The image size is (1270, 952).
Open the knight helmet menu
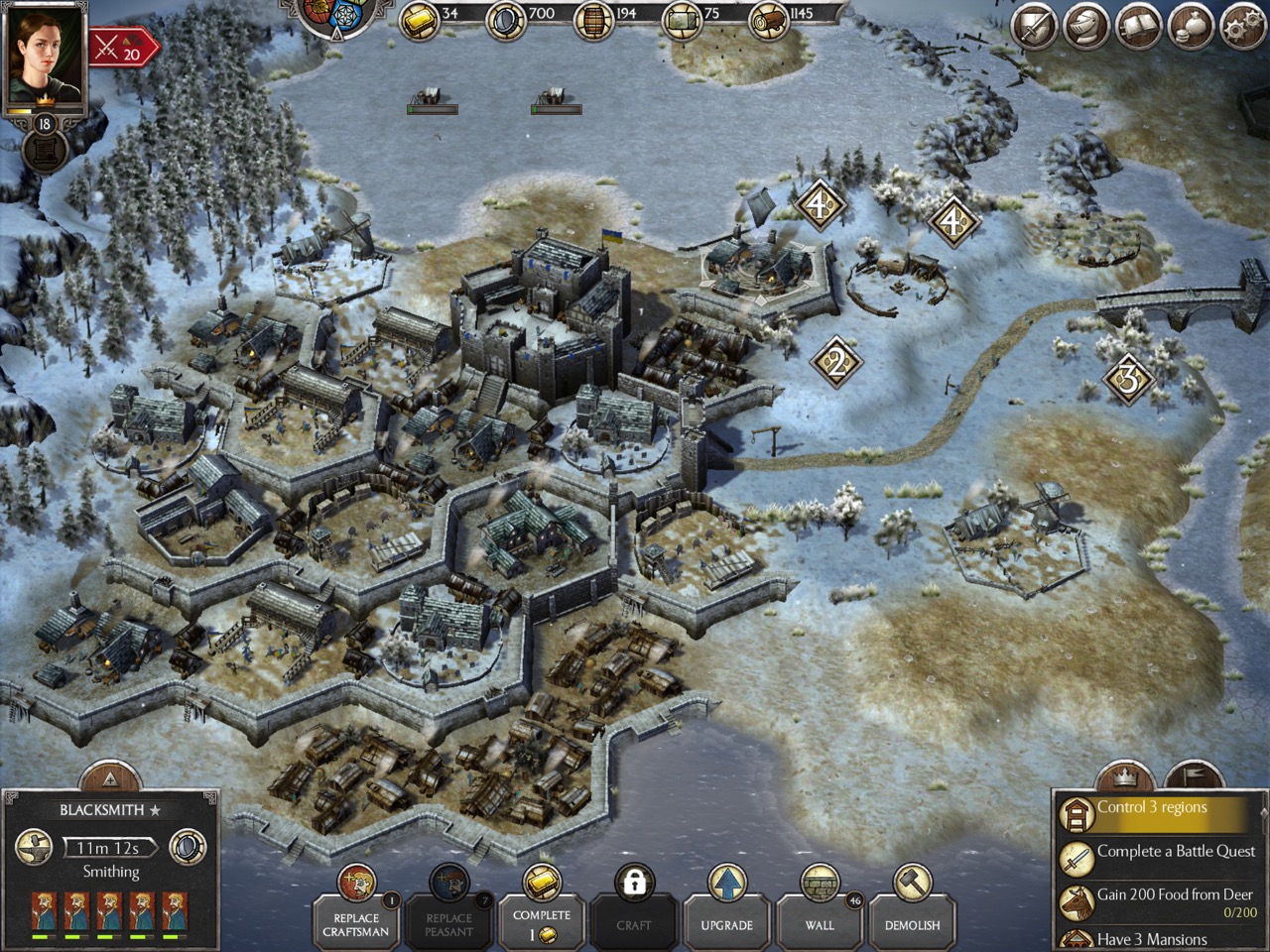(1085, 27)
